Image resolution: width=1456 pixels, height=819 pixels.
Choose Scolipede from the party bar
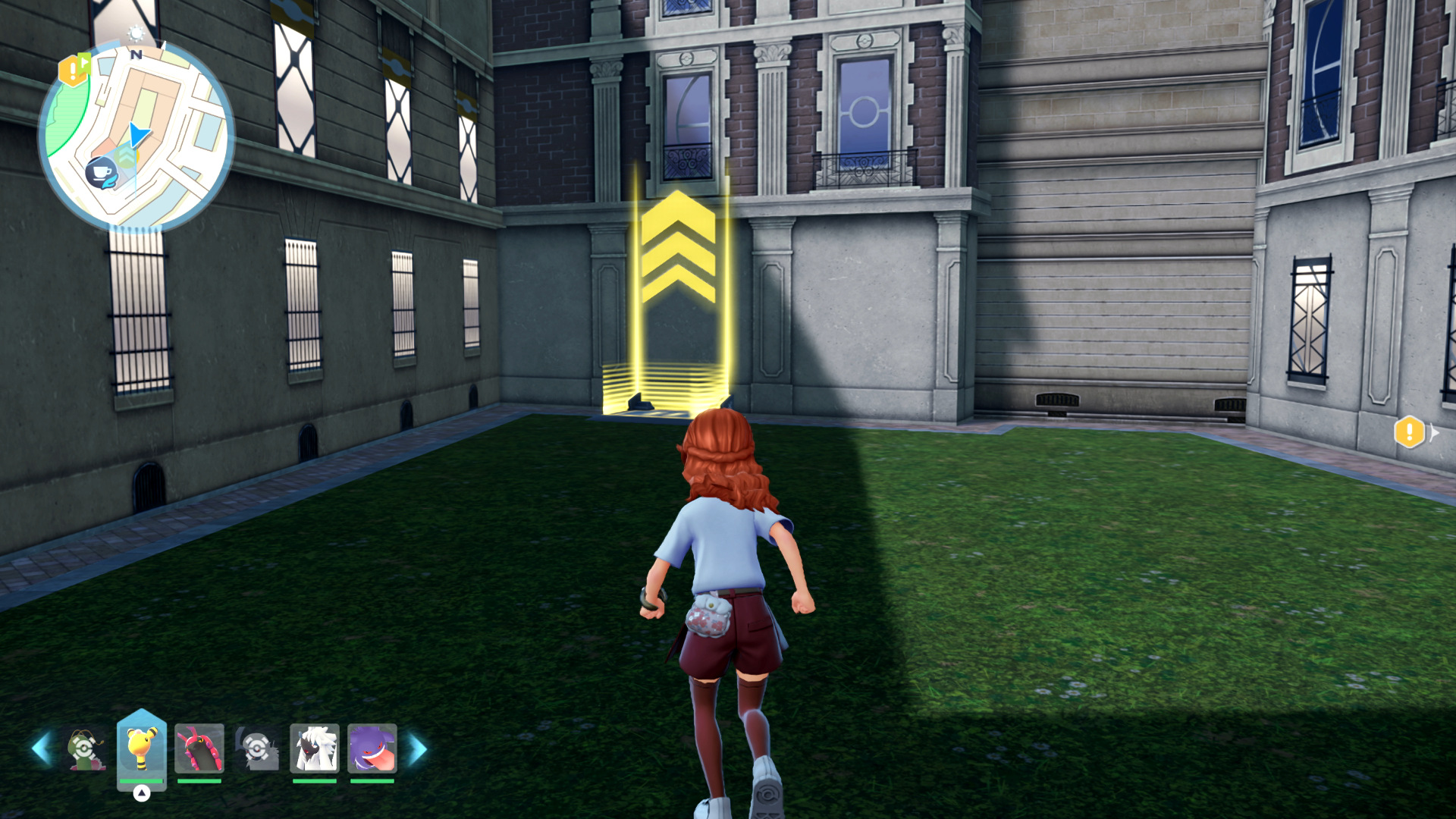point(199,748)
